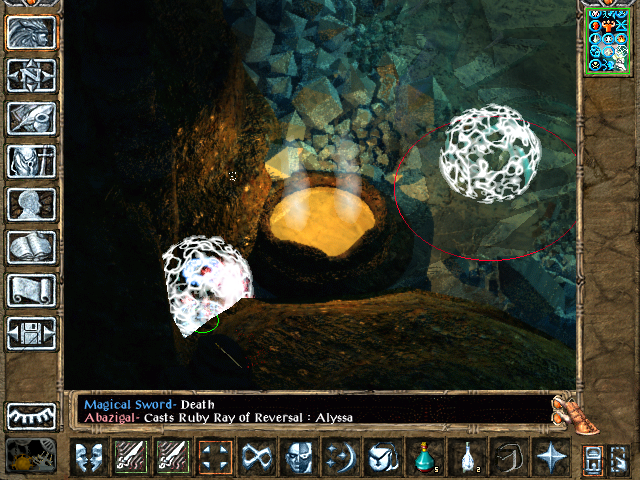Viewport: 640px width, 480px height.
Task: Open the options floppy disk menu
Action: 32,333
